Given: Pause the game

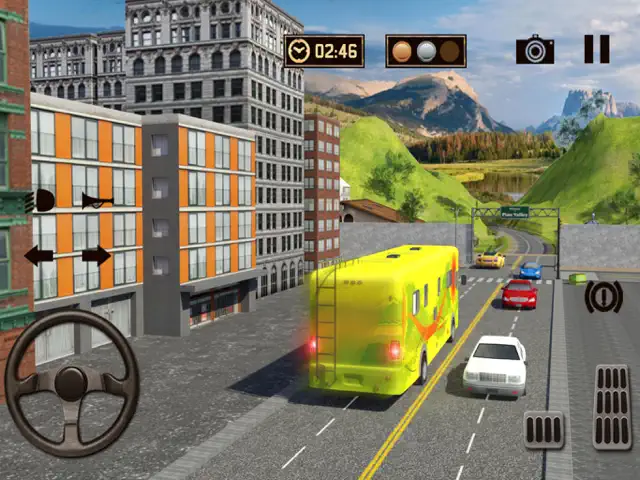Looking at the screenshot, I should (596, 49).
